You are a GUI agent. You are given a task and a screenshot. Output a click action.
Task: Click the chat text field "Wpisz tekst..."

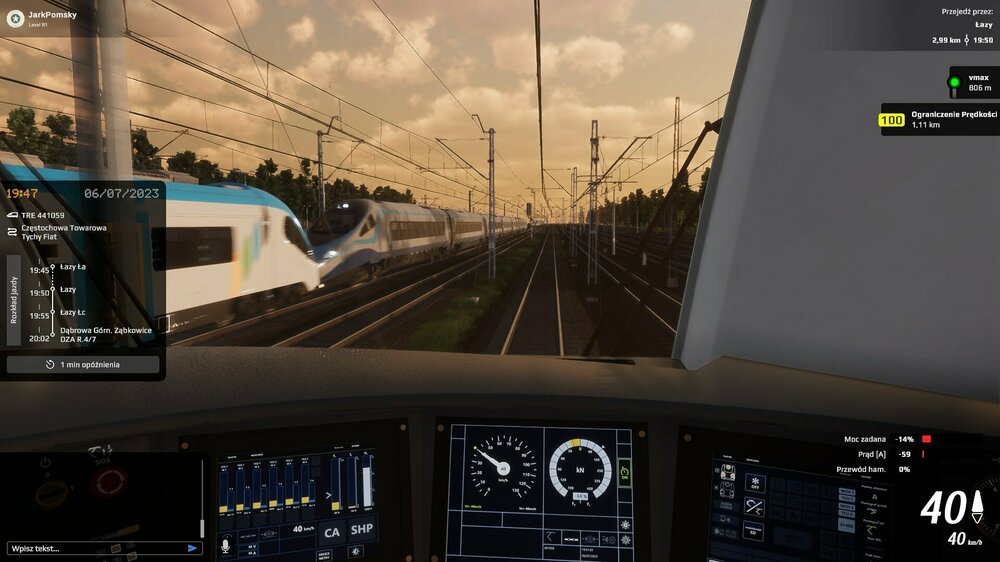[x=95, y=548]
